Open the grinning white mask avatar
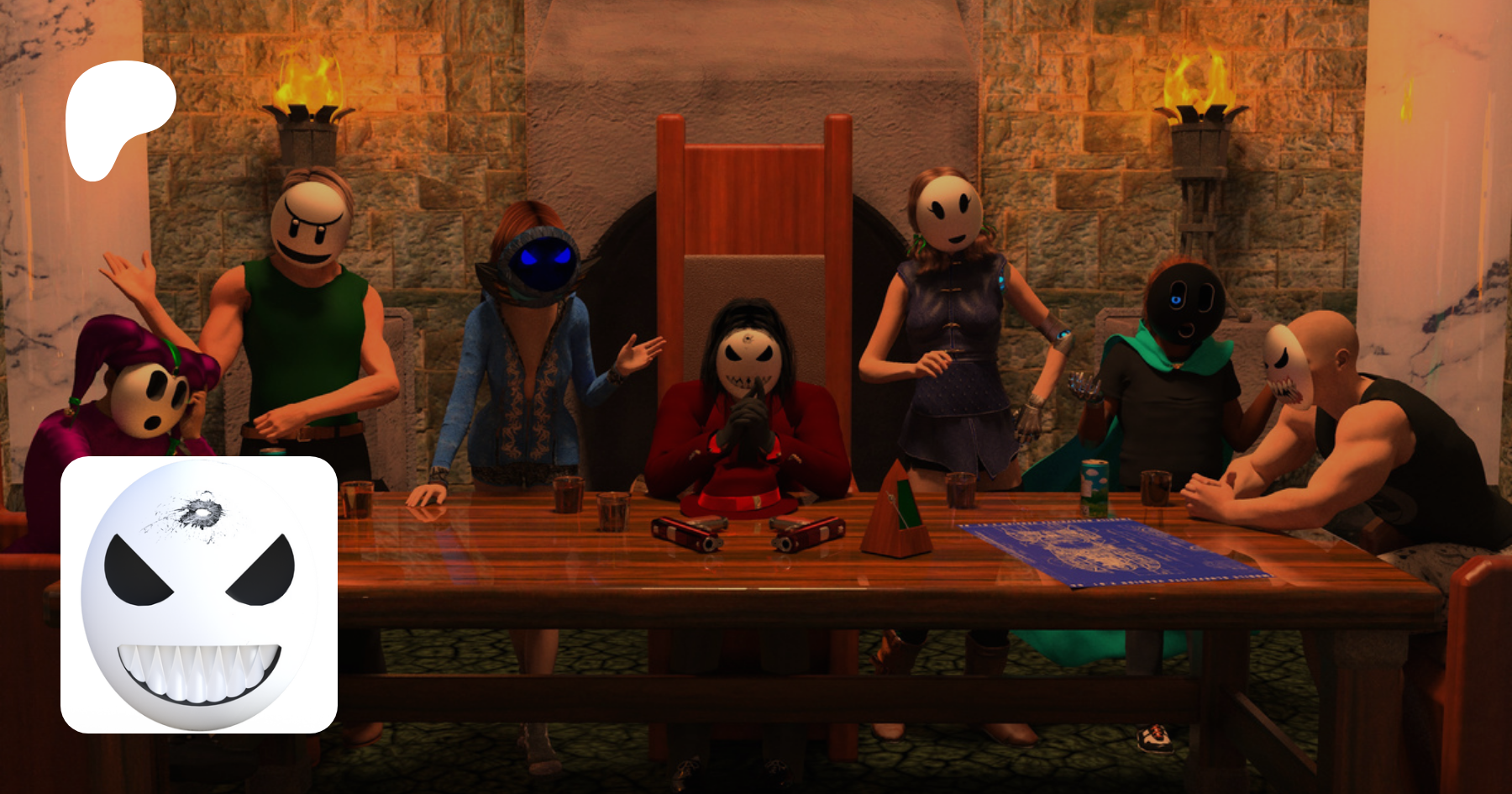Viewport: 1512px width, 794px height. [199, 595]
